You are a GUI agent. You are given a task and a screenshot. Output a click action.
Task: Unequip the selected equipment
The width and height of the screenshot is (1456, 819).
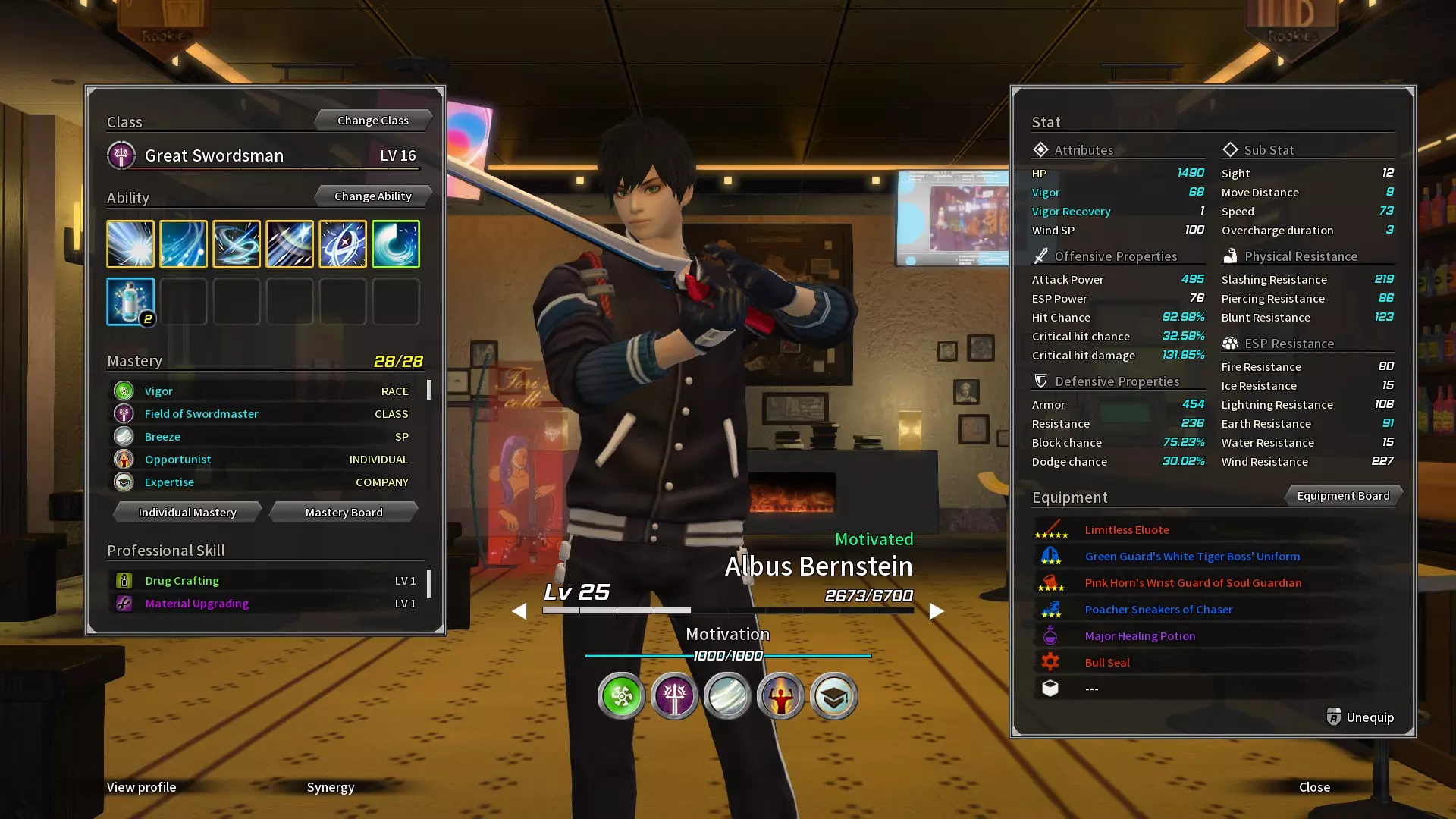click(1360, 717)
